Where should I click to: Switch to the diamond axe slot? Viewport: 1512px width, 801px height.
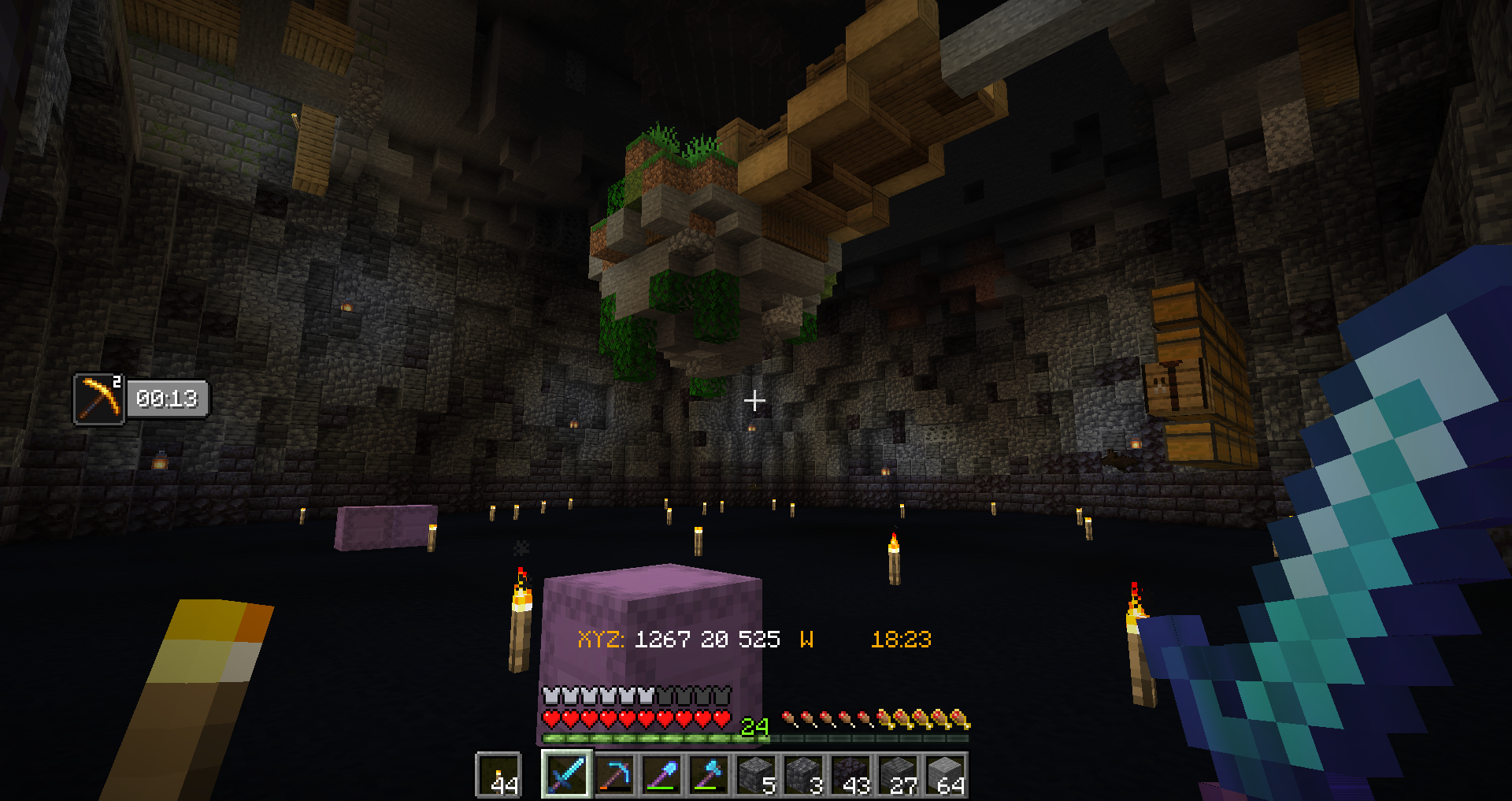click(x=710, y=775)
